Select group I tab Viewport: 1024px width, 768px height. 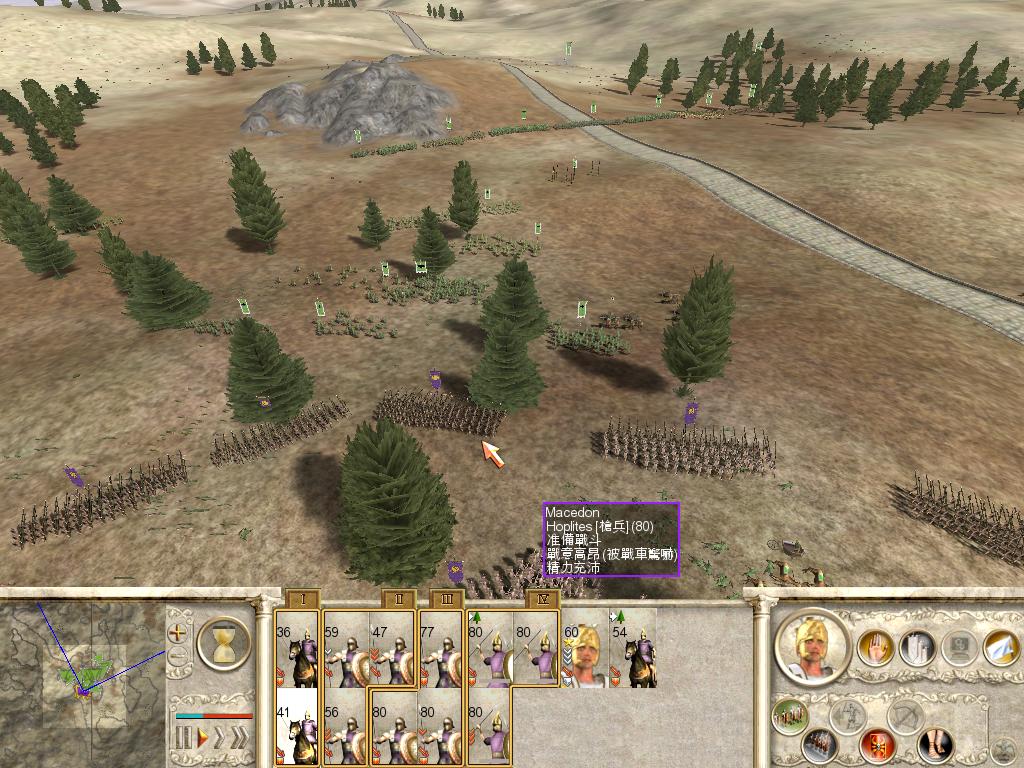(x=302, y=600)
